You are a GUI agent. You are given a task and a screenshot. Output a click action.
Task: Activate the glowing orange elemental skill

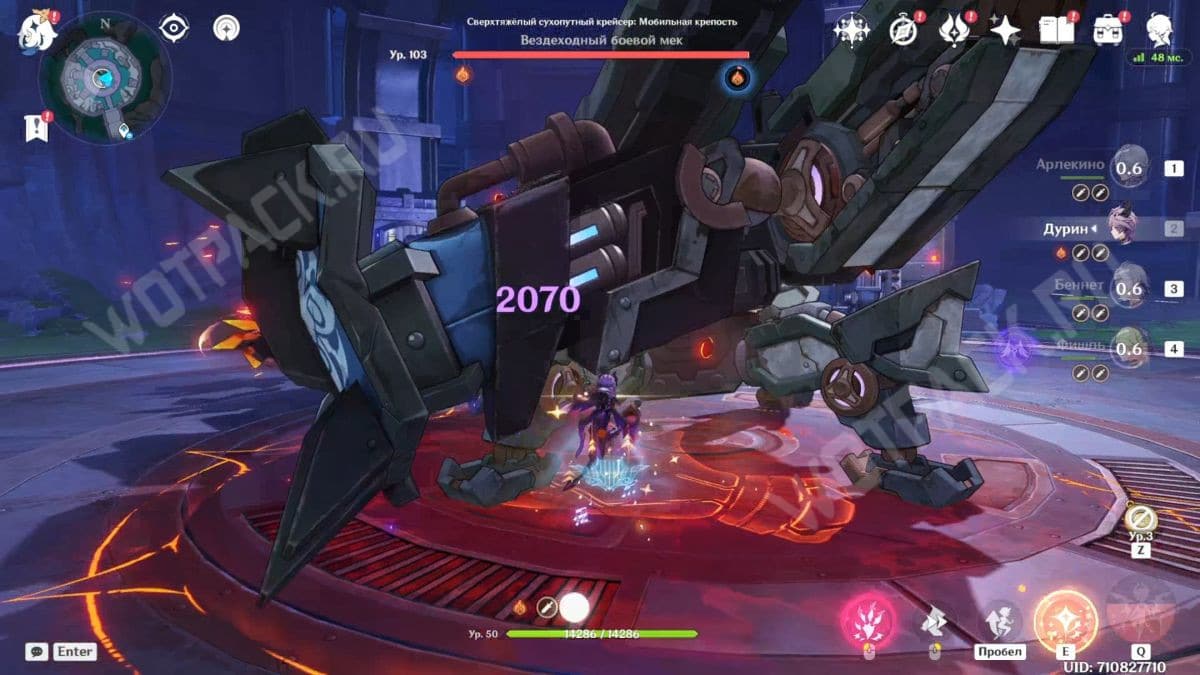[x=1066, y=618]
